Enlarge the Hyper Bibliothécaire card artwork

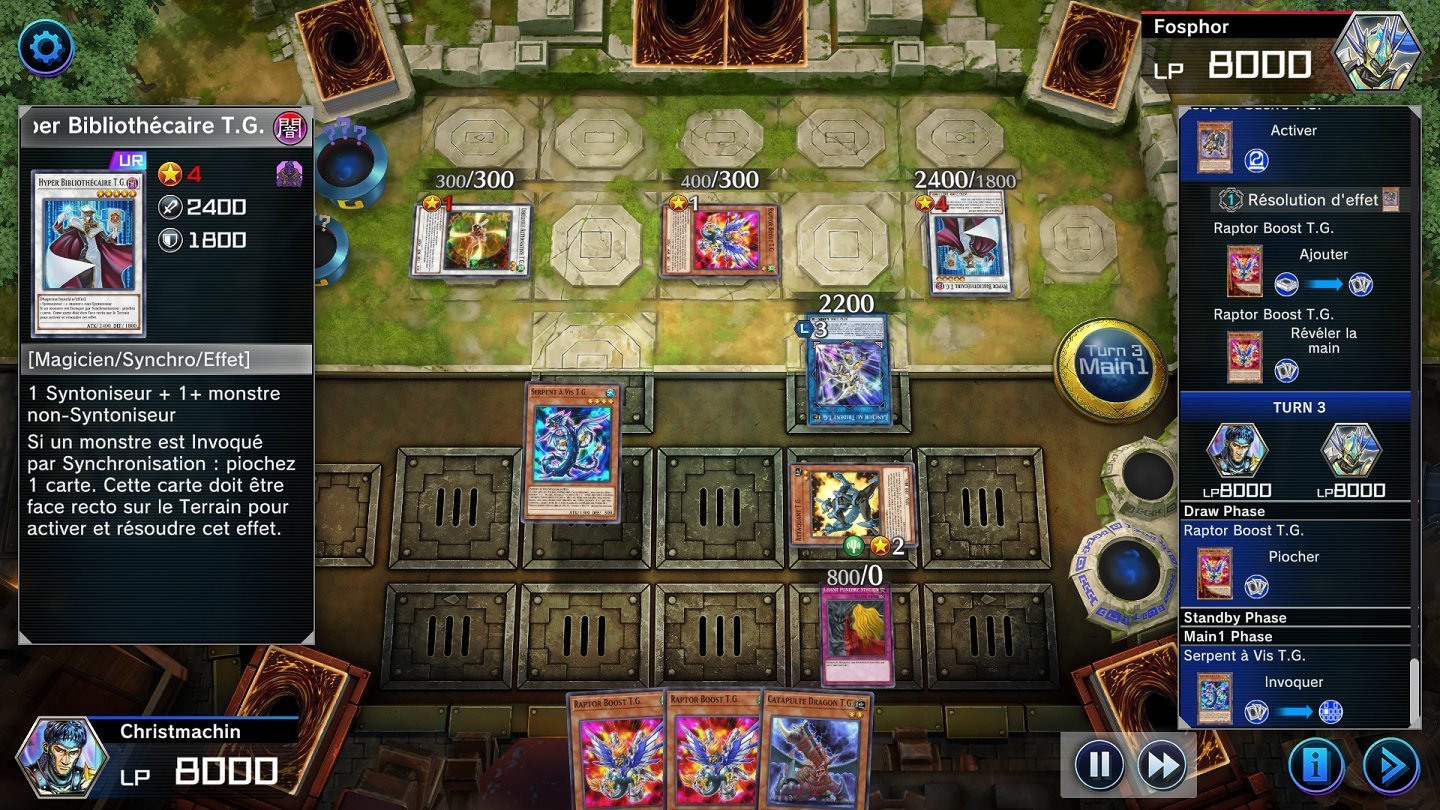pos(88,253)
